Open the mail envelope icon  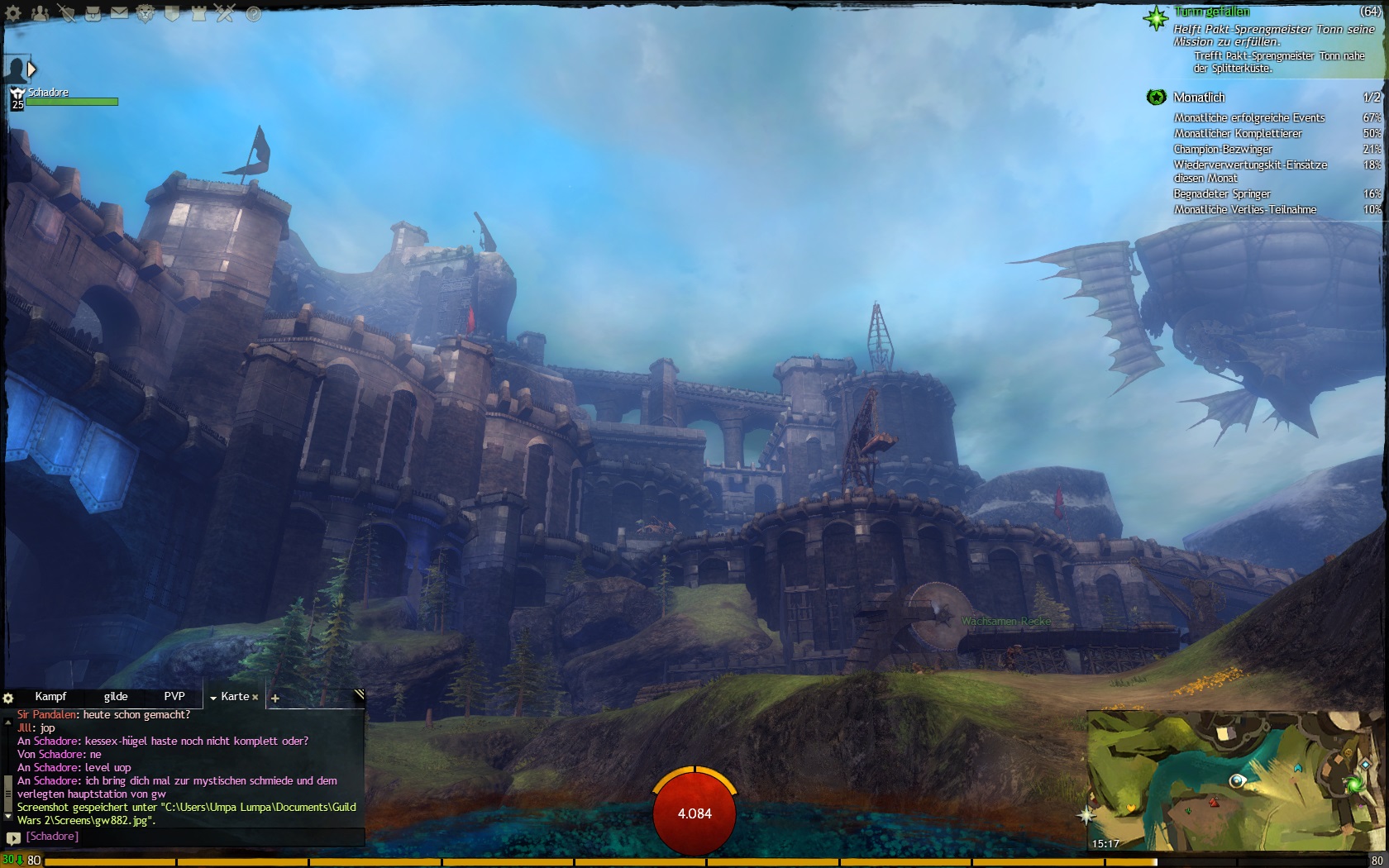tap(119, 13)
